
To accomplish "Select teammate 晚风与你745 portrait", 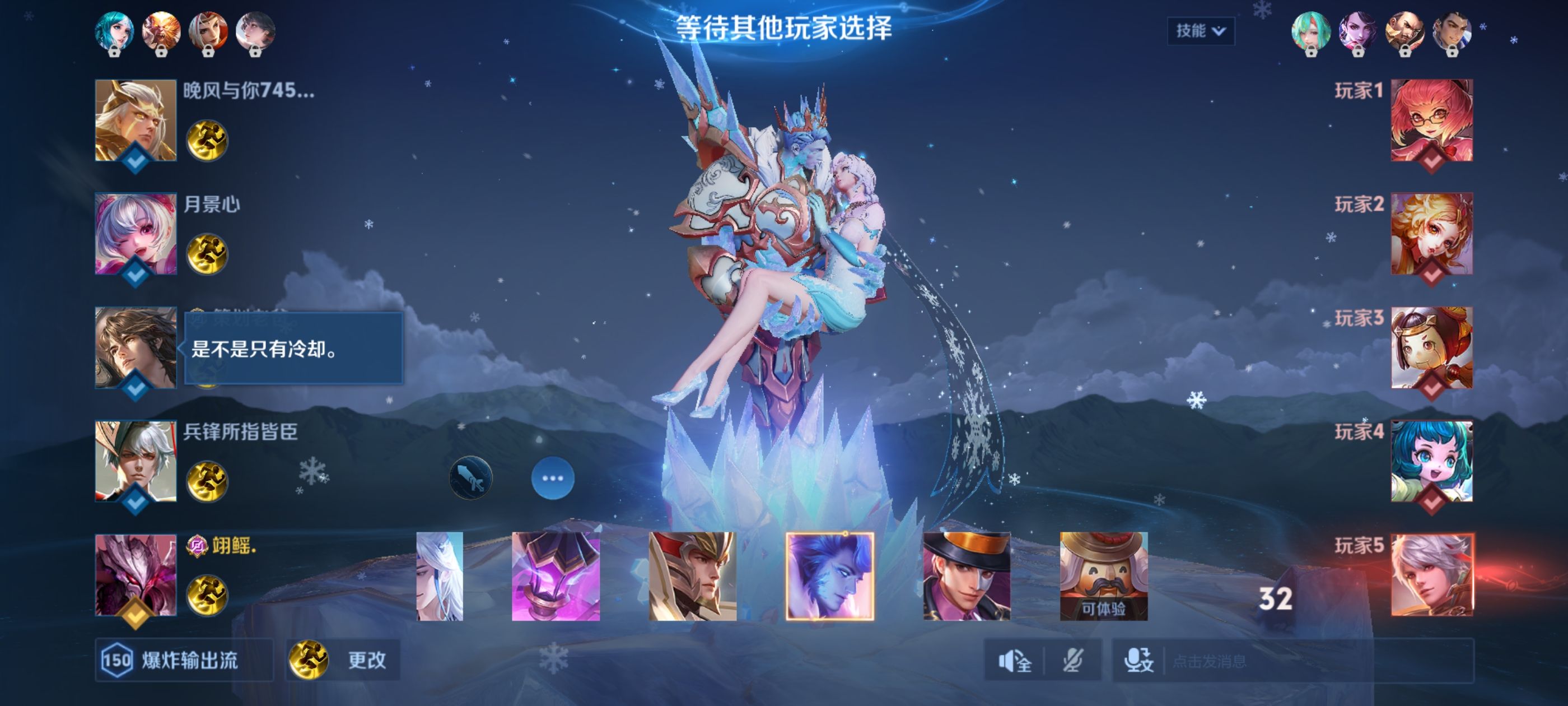I will (x=136, y=120).
